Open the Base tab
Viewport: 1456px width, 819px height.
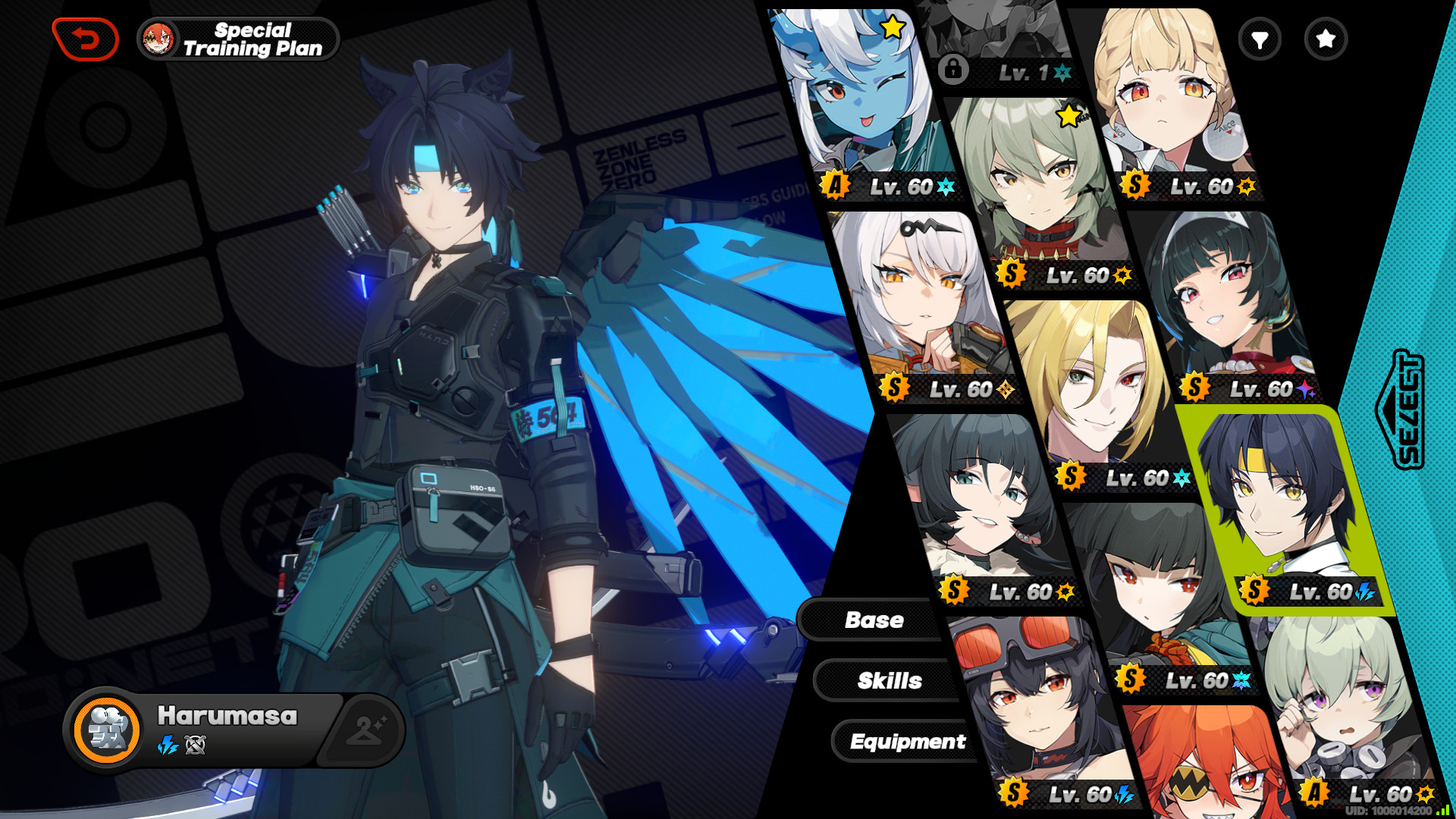(x=874, y=620)
